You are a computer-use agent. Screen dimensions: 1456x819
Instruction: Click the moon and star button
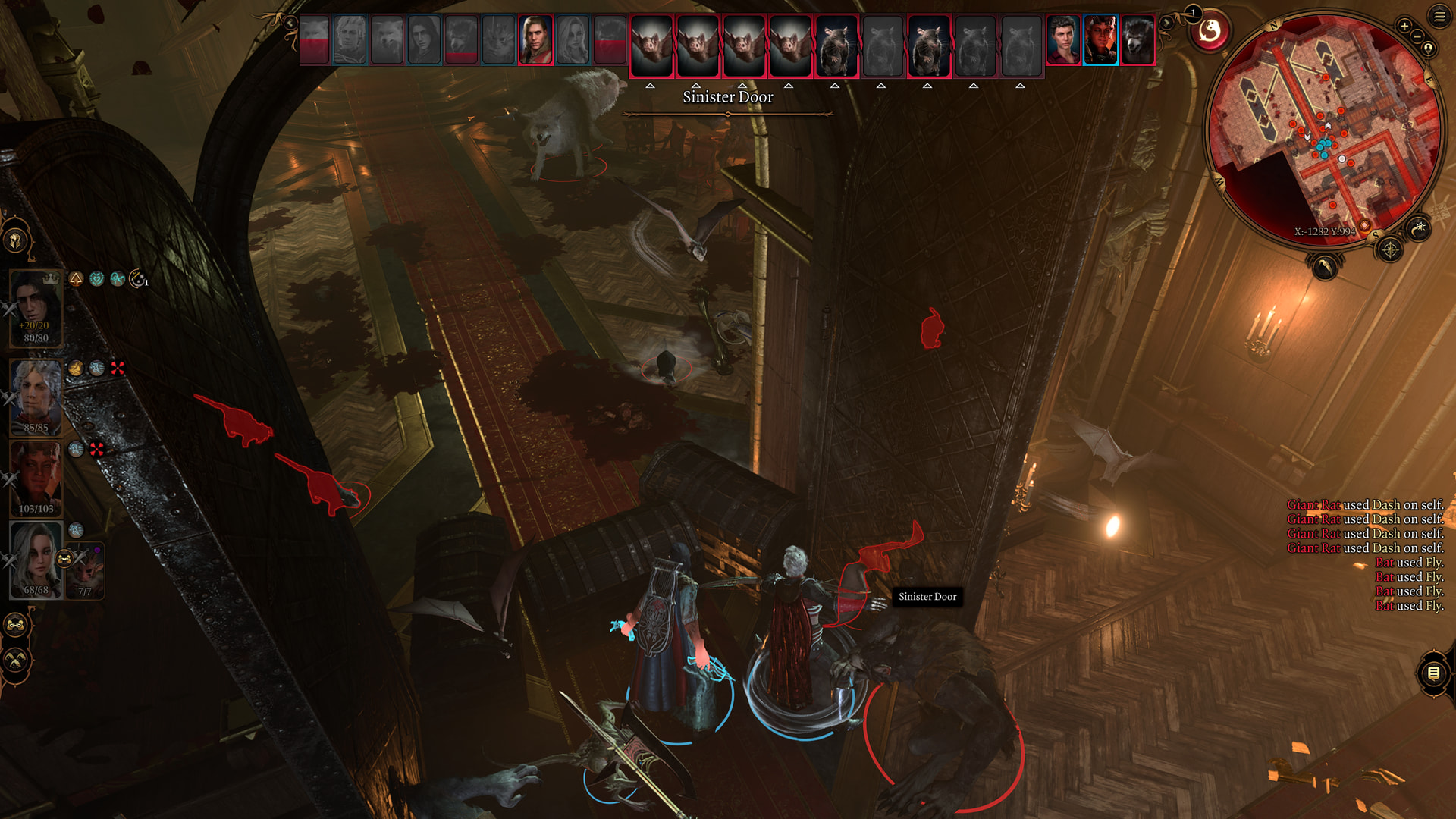(x=1419, y=227)
